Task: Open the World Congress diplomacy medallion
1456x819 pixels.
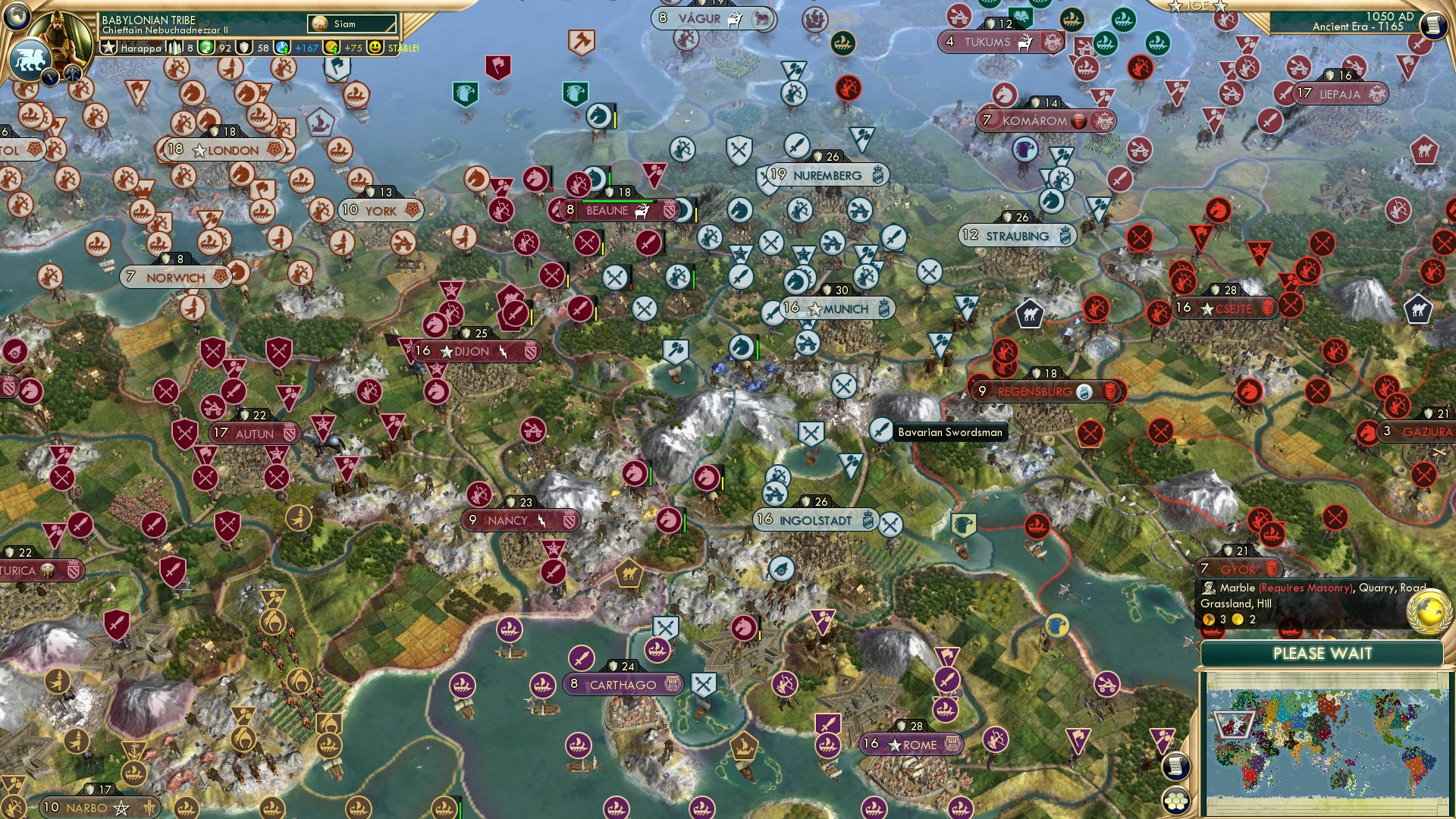Action: (x=1431, y=612)
